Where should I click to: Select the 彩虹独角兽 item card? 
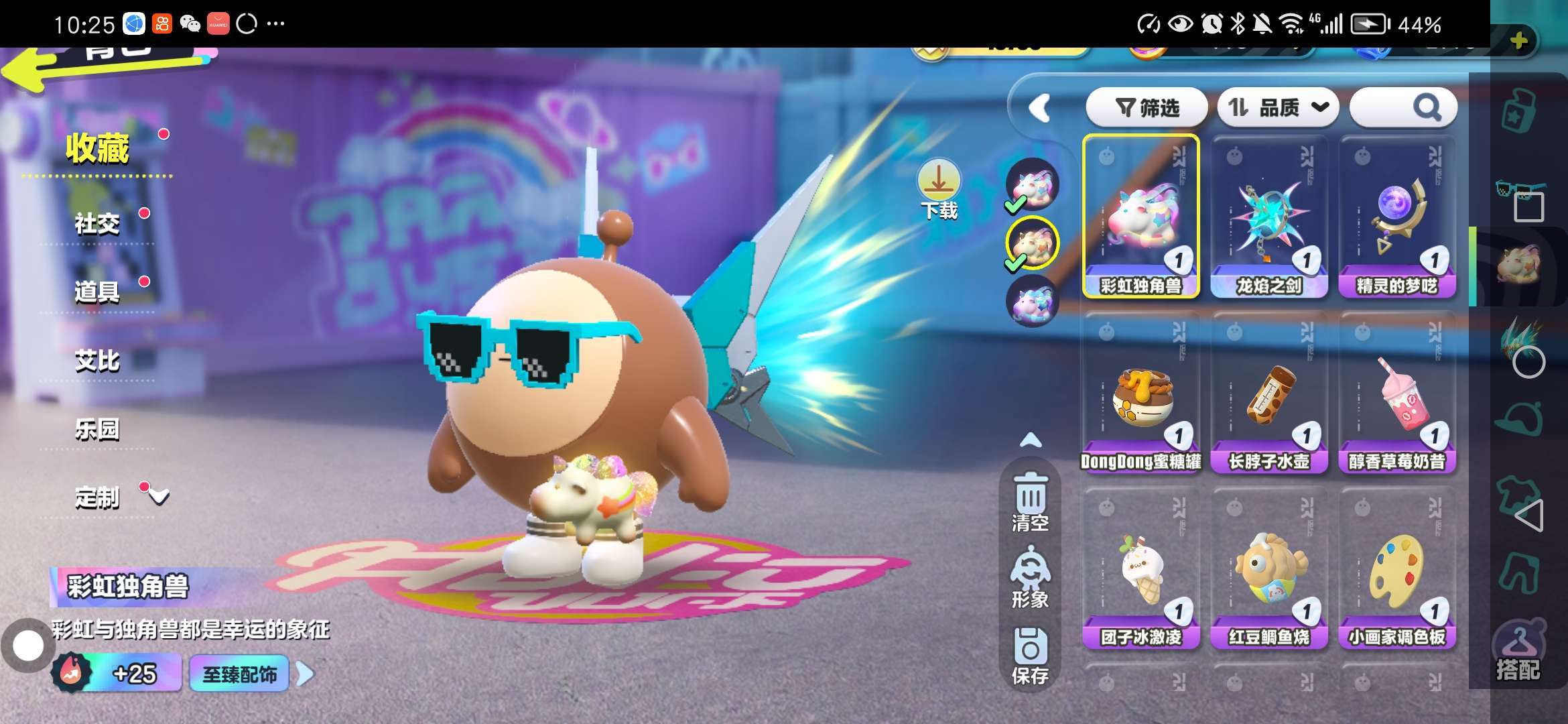(1141, 217)
